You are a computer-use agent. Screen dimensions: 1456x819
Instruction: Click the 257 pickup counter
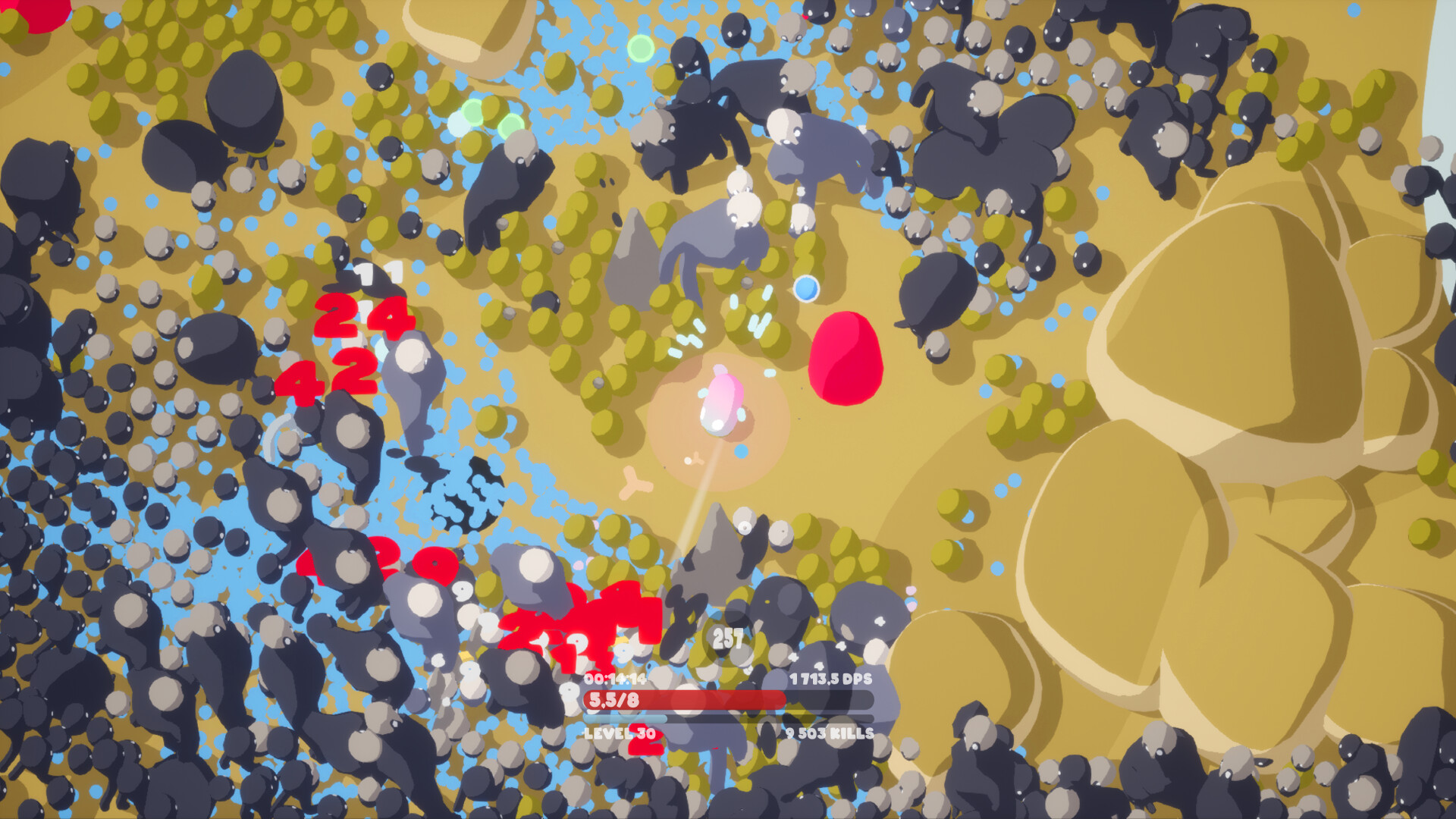pyautogui.click(x=726, y=639)
